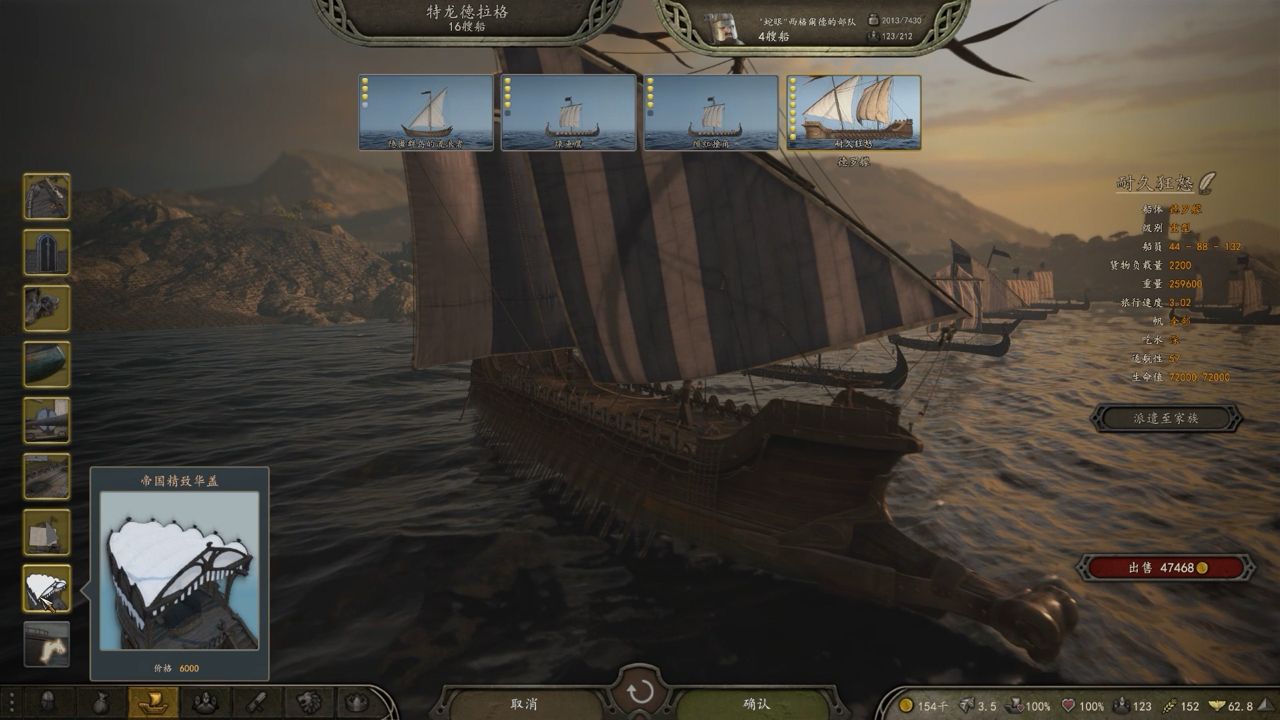The height and width of the screenshot is (720, 1280).
Task: Sell the ship for 47468 gold
Action: click(1166, 567)
